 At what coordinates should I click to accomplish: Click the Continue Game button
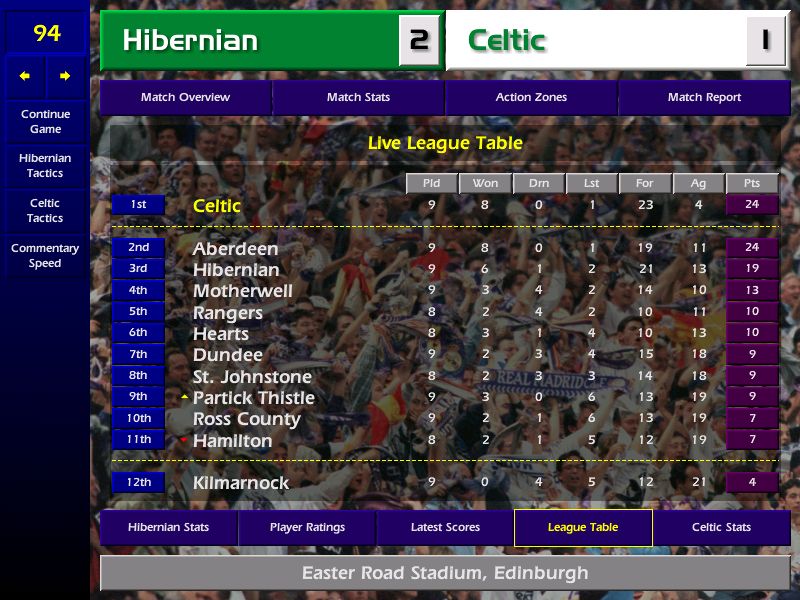pyautogui.click(x=45, y=121)
